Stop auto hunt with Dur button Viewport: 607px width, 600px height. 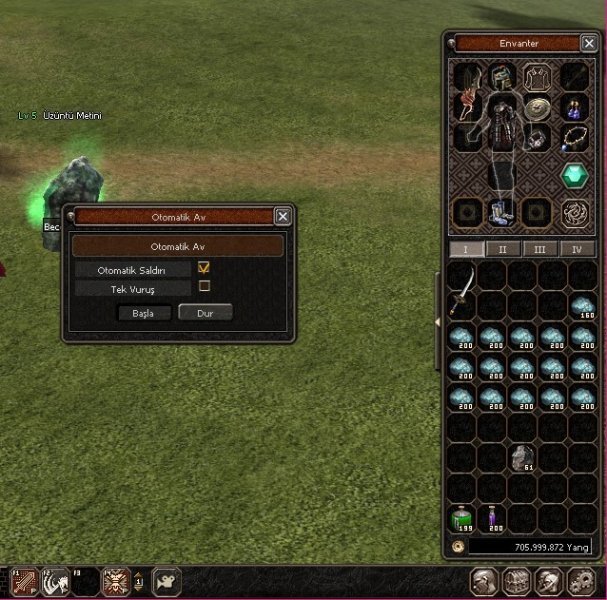pyautogui.click(x=205, y=313)
